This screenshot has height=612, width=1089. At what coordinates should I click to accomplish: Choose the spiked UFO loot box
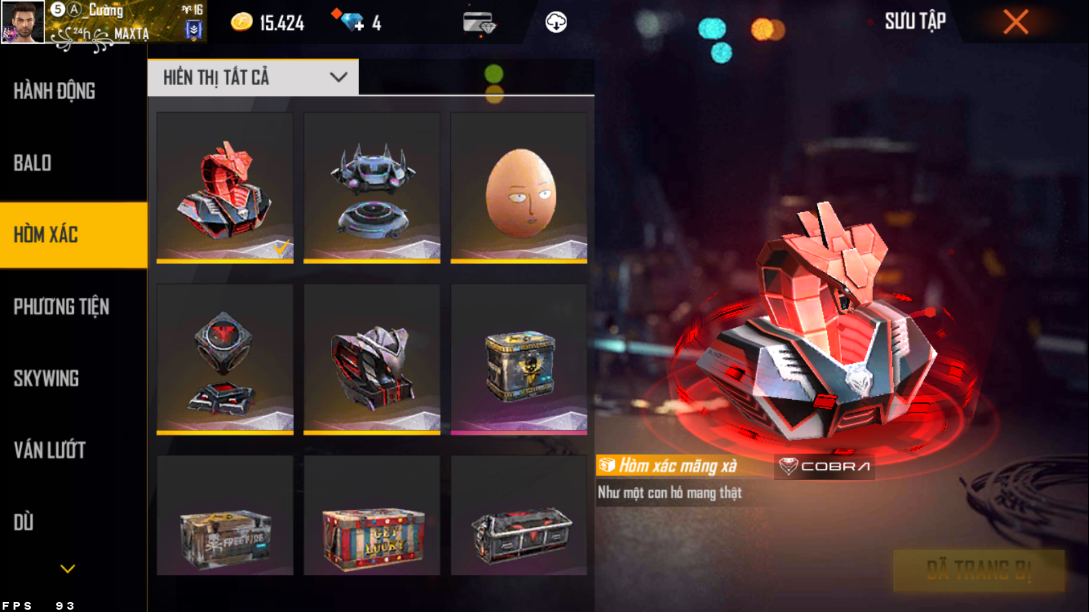[372, 187]
